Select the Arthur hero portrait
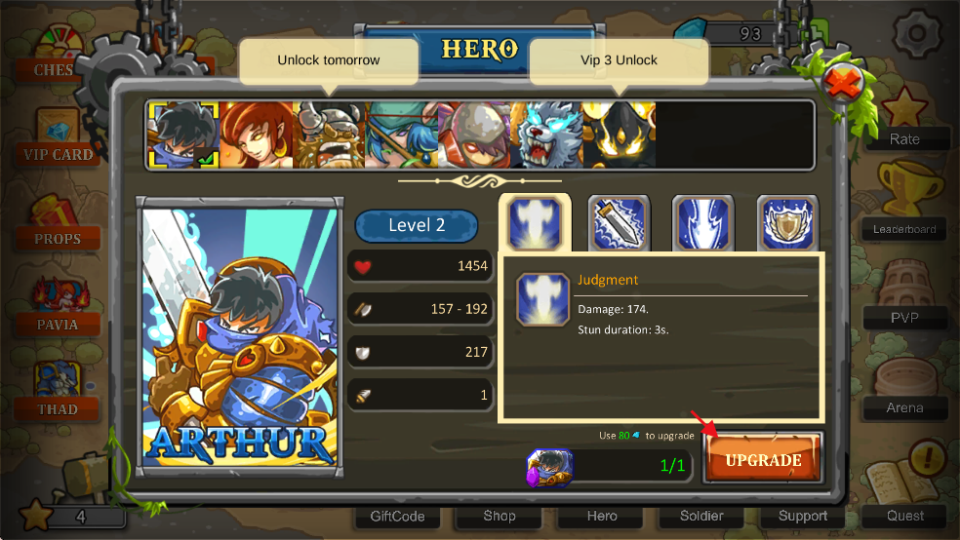 pyautogui.click(x=183, y=135)
